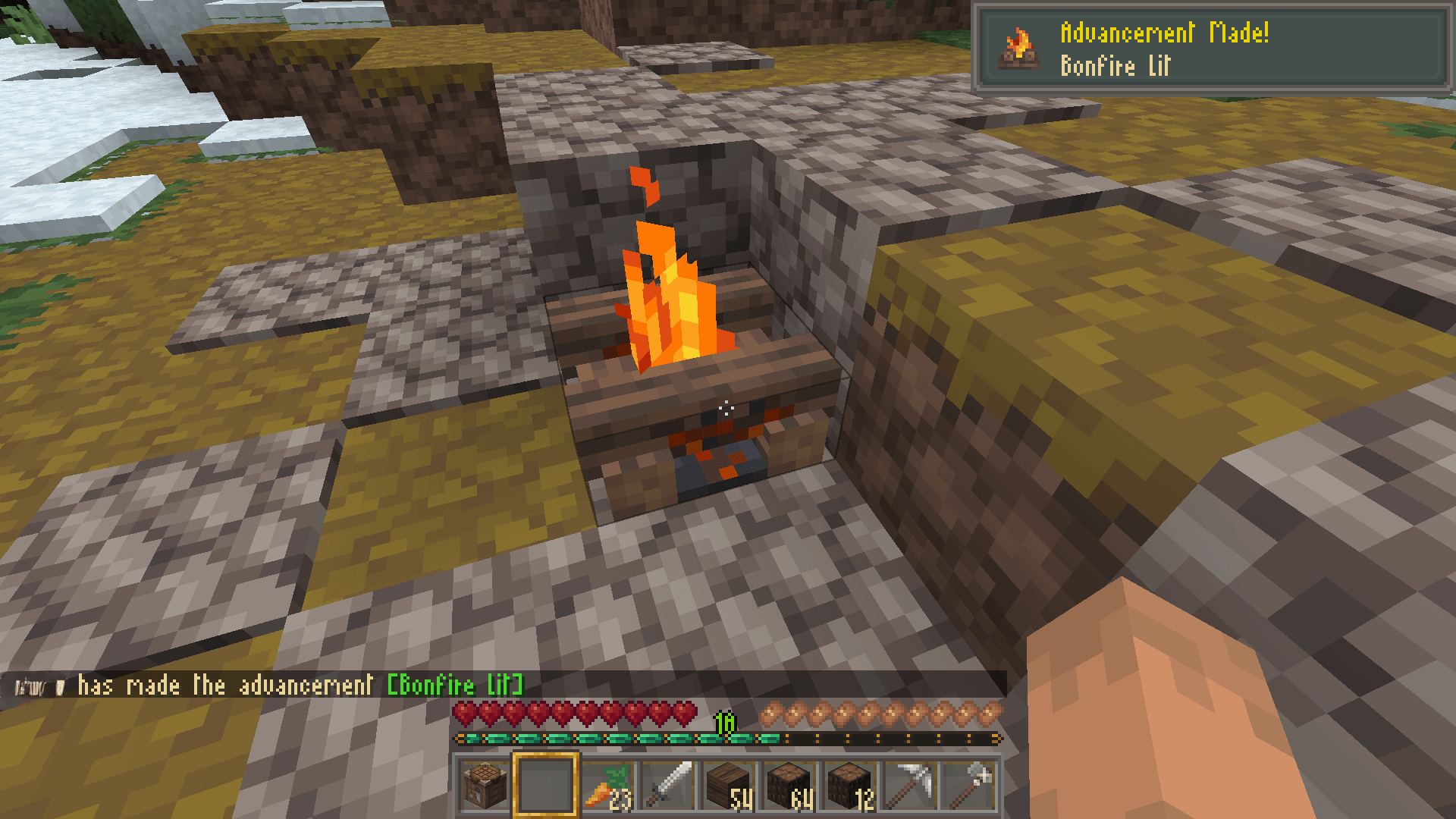The image size is (1456, 819).
Task: Click the chat message bar at the bottom
Action: tap(303, 686)
